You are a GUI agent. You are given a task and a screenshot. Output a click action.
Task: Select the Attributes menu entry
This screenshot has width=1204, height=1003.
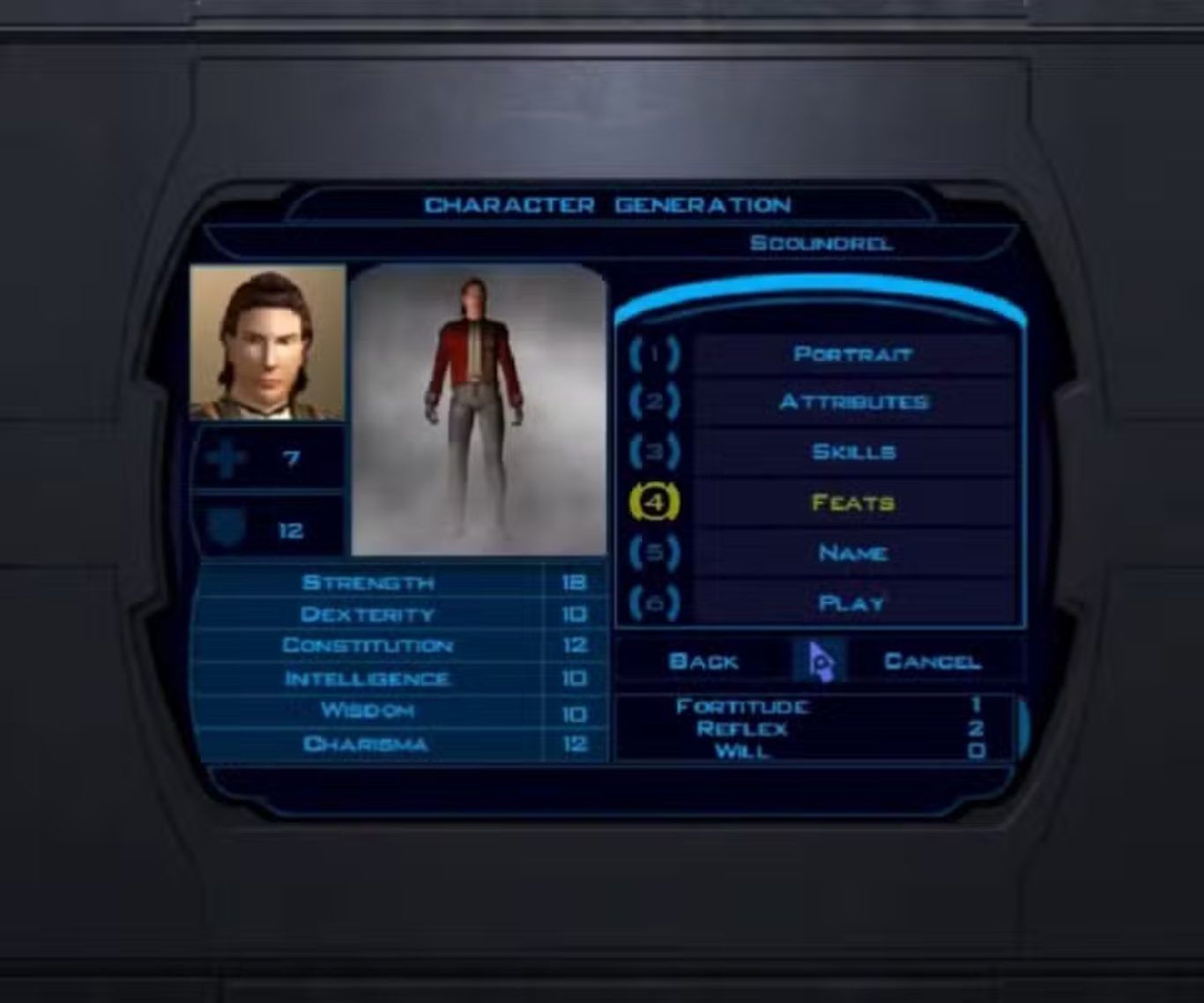[x=851, y=403]
